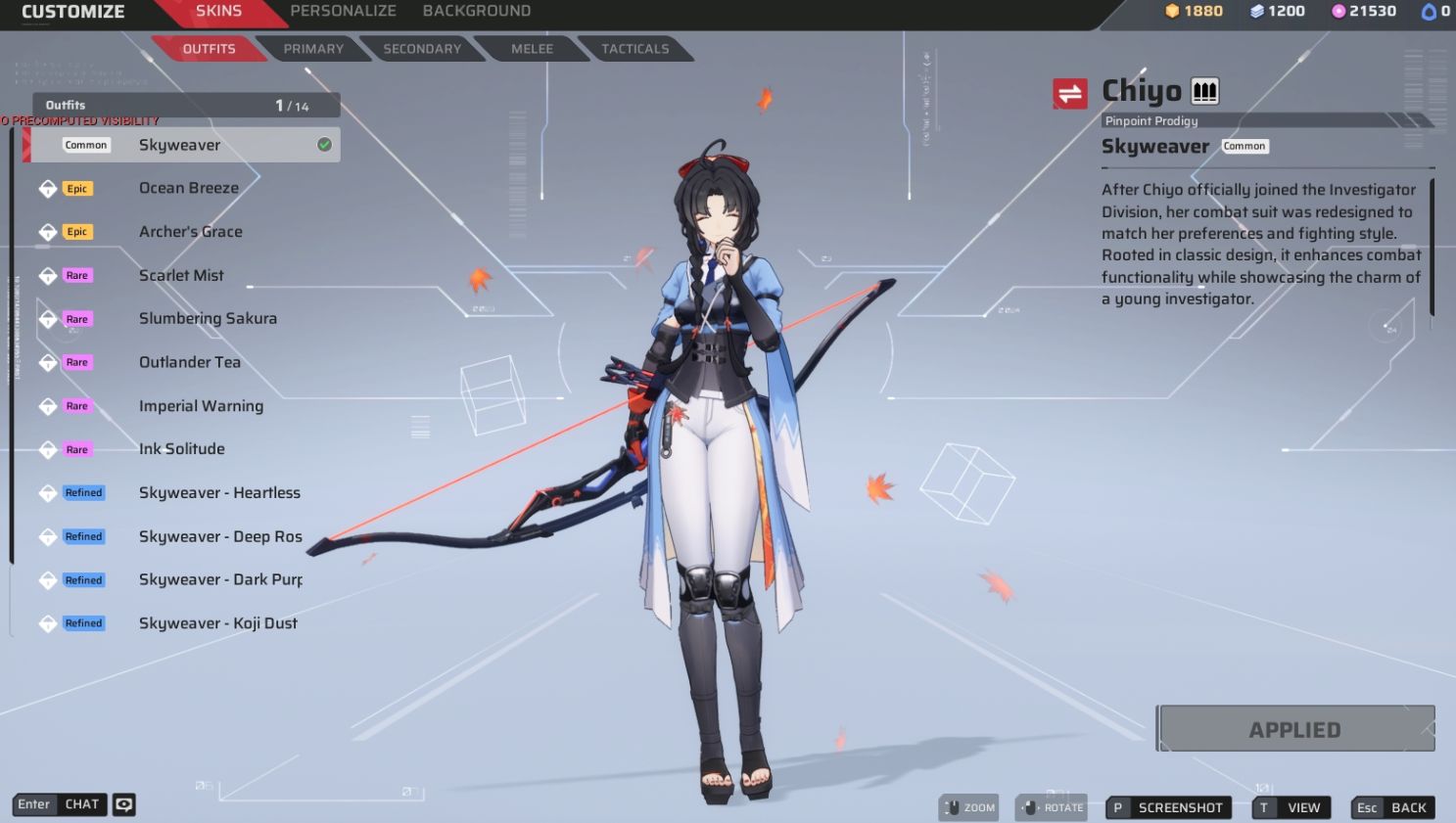Open the PERSONALIZE menu
Screen dimensions: 1456x823
point(344,11)
